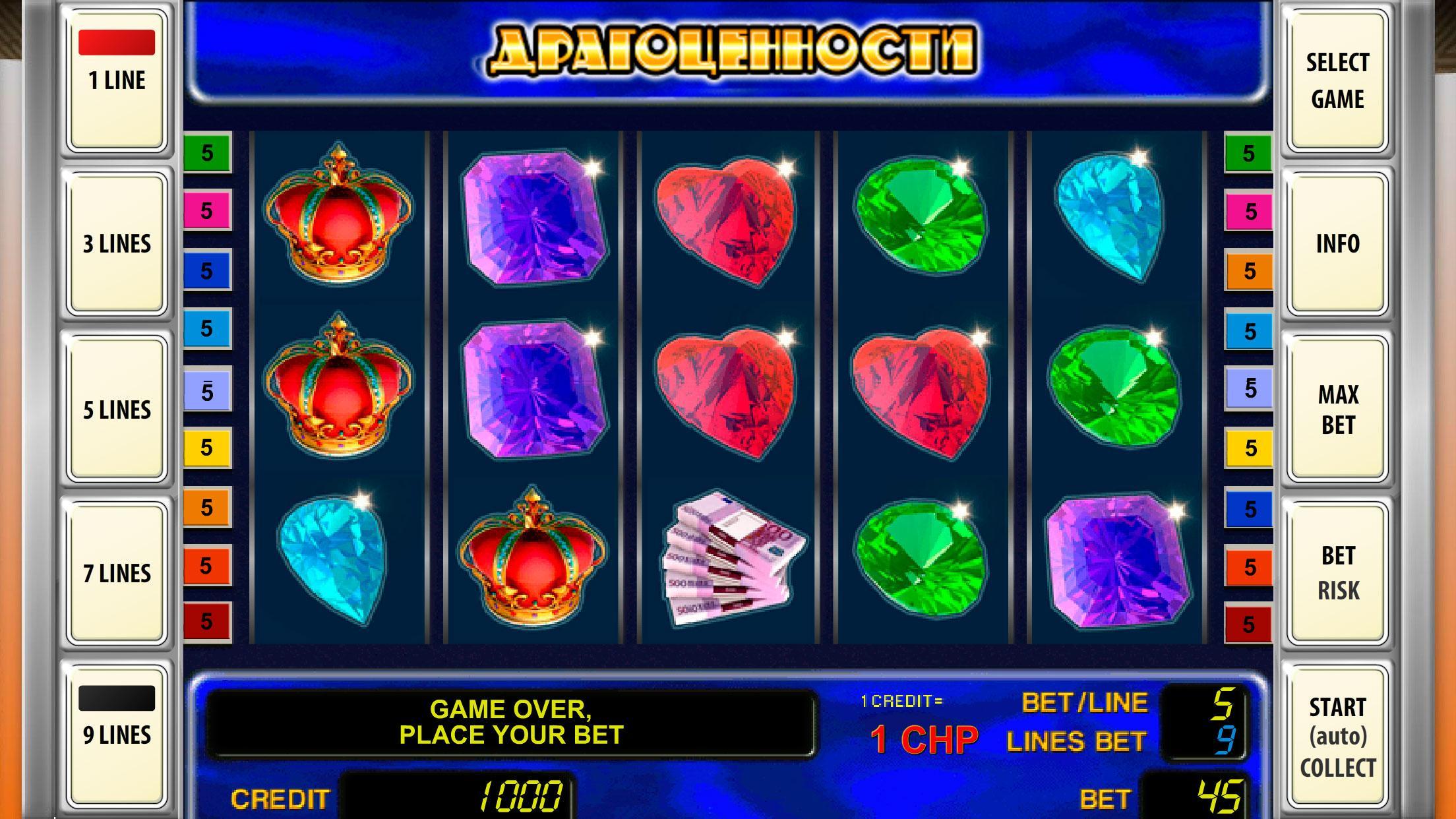Switch on the 5 LINES play option
Image resolution: width=1456 pixels, height=819 pixels.
(x=115, y=409)
